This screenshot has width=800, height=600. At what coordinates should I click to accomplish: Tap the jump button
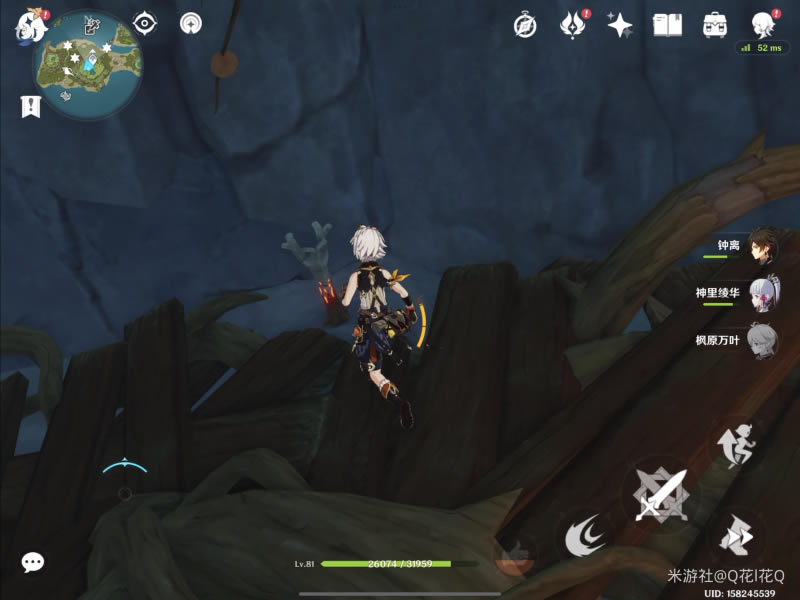(733, 445)
